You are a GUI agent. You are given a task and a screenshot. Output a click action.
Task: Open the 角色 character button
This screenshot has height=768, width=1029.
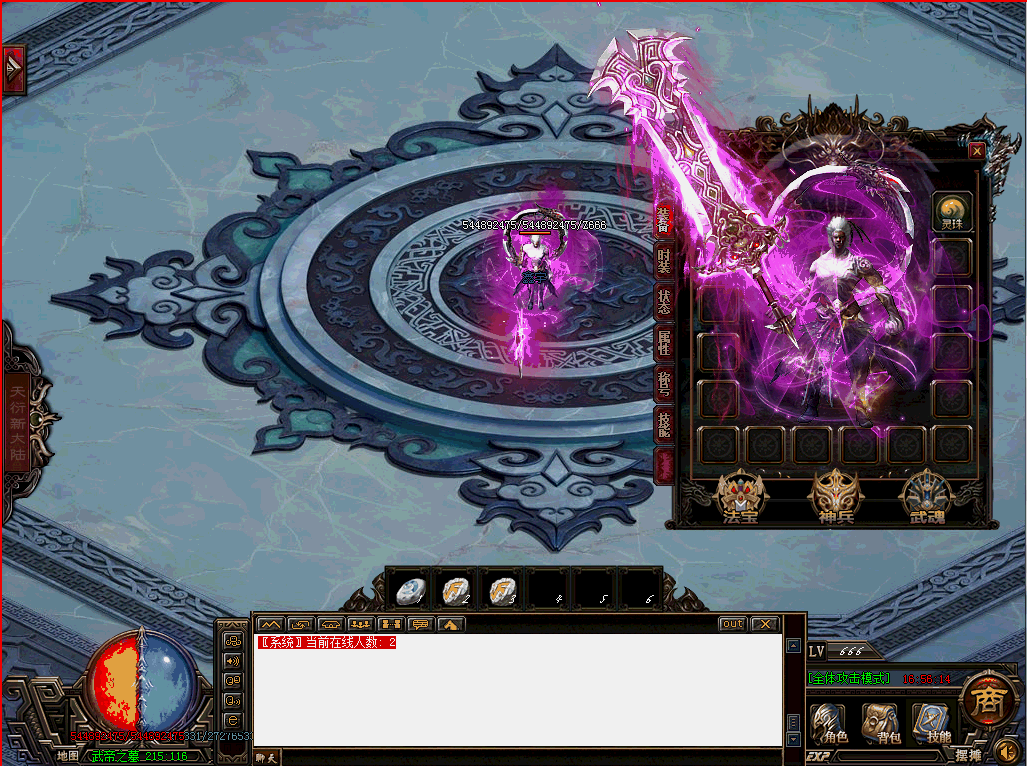[828, 724]
